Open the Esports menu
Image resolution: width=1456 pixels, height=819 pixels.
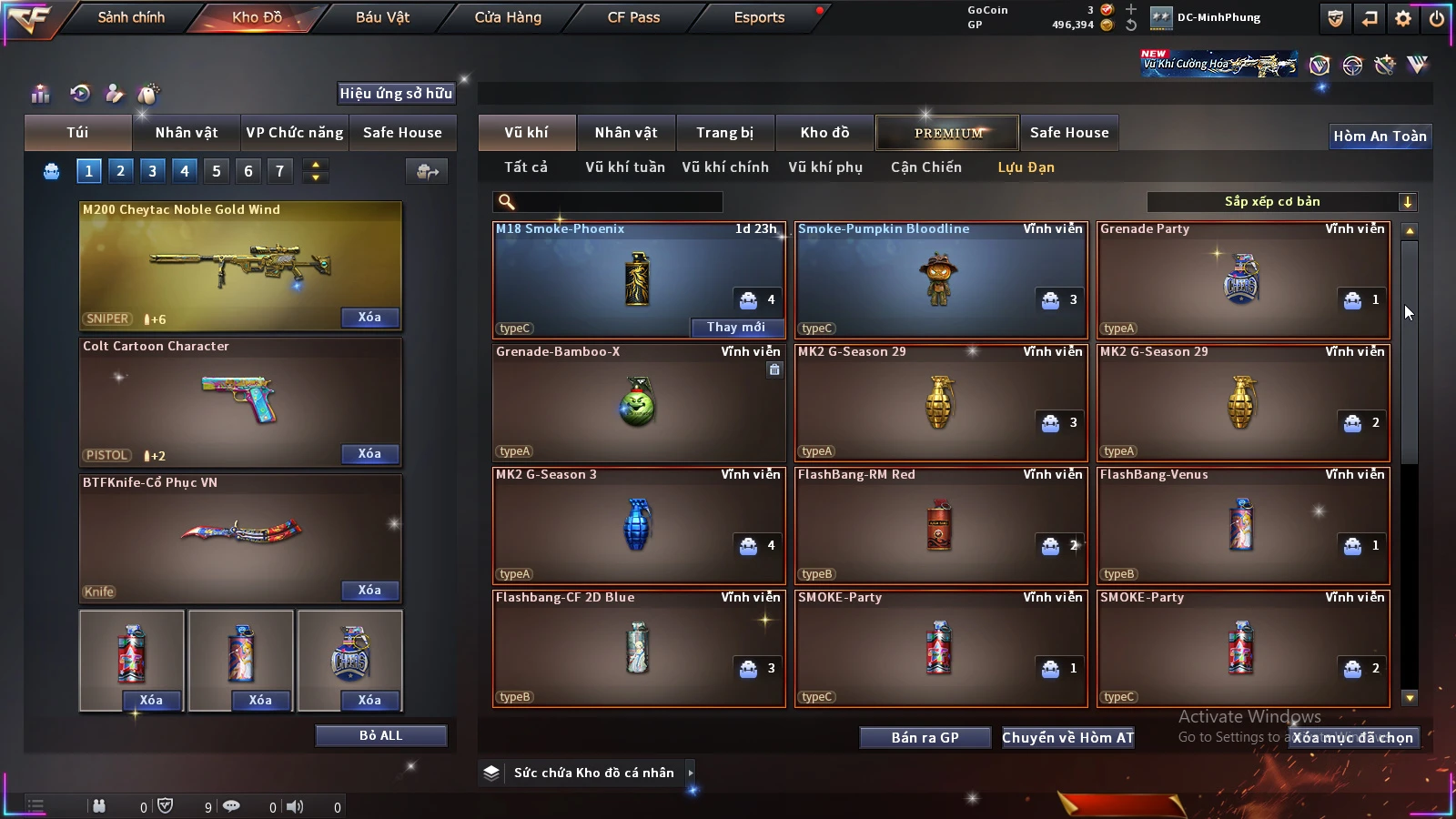coord(759,17)
